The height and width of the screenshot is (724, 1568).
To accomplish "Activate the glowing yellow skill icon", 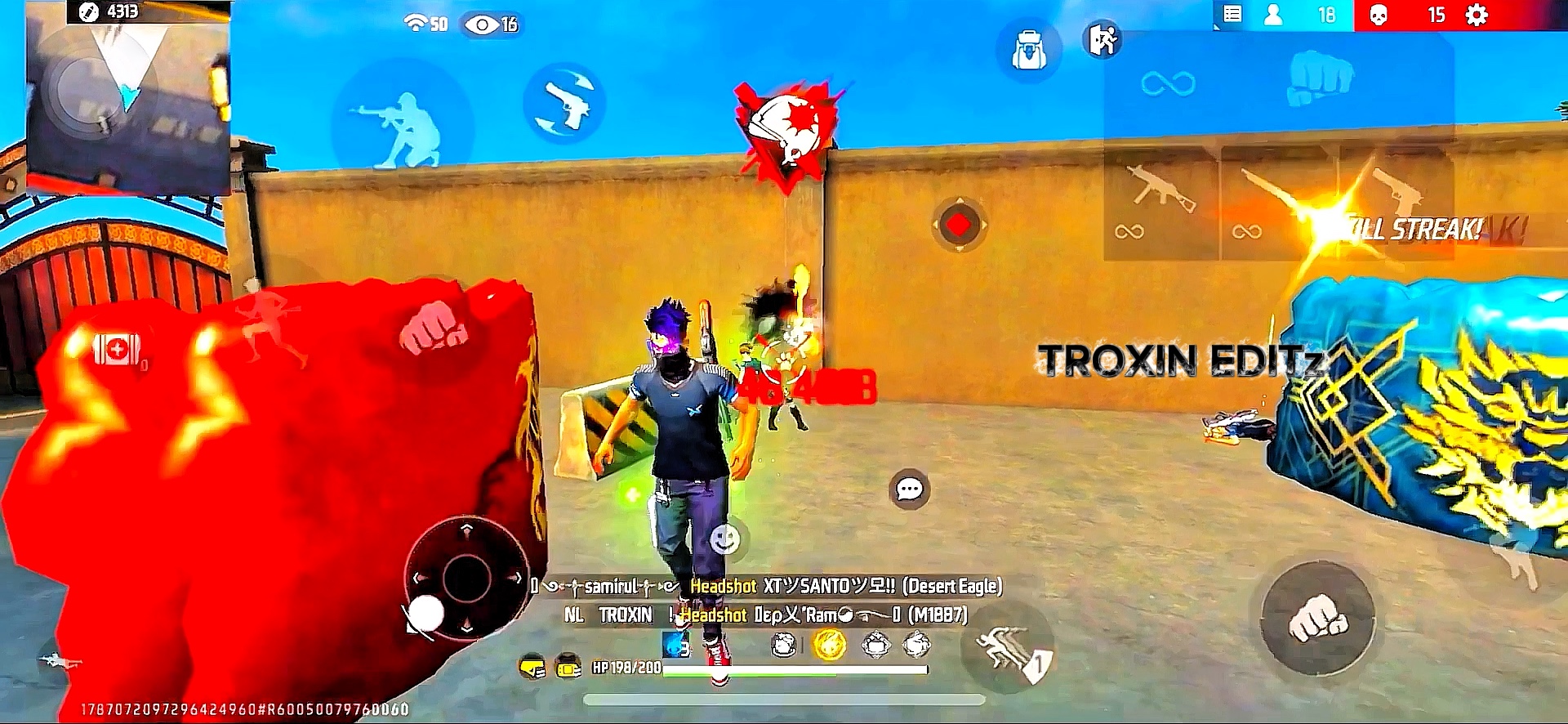I will (x=829, y=646).
